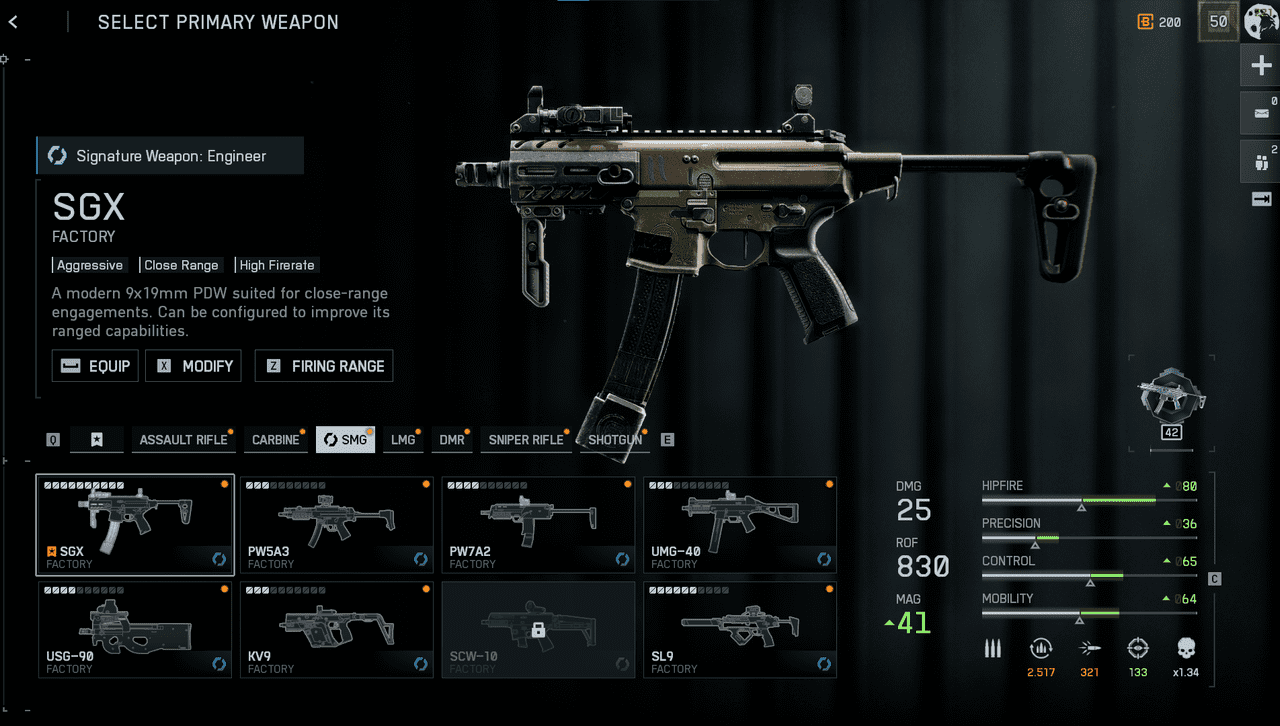Select the SMG category tab

pos(345,440)
